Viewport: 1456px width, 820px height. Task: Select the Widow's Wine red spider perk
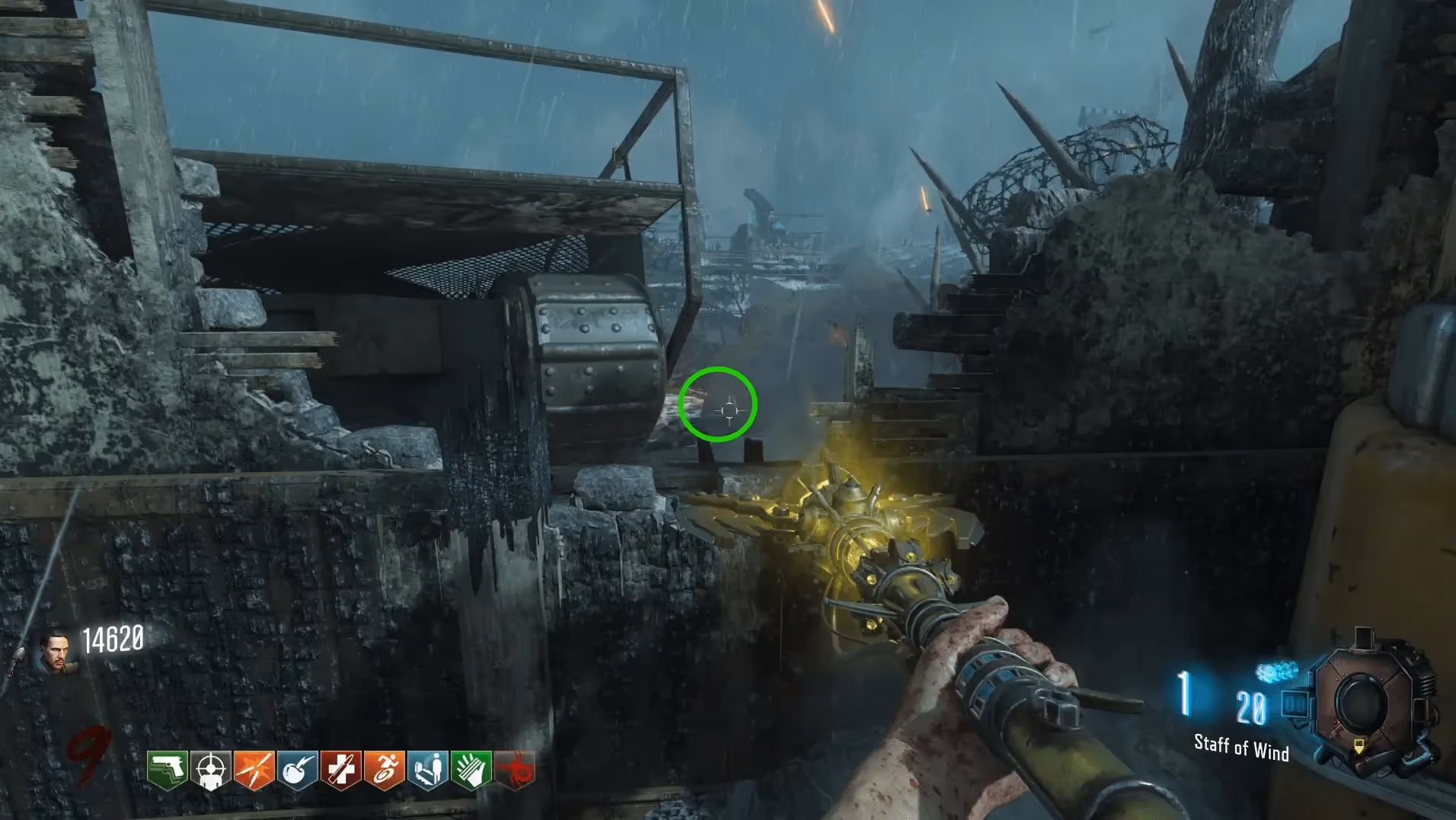(x=516, y=770)
